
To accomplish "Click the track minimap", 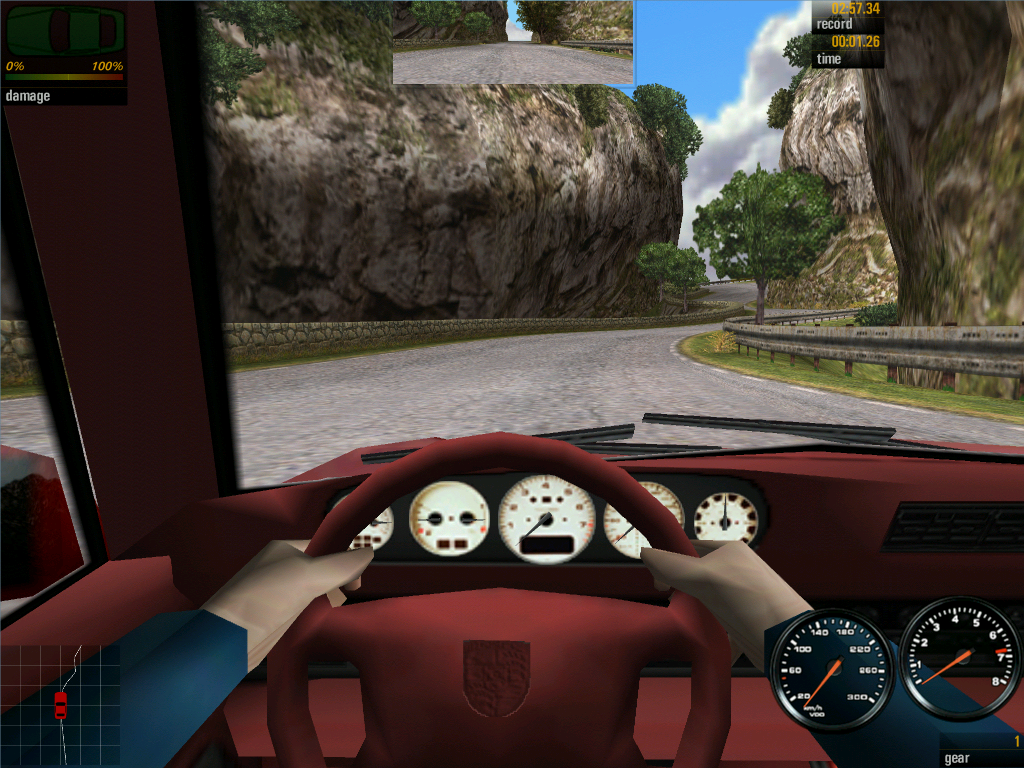I will [x=60, y=690].
